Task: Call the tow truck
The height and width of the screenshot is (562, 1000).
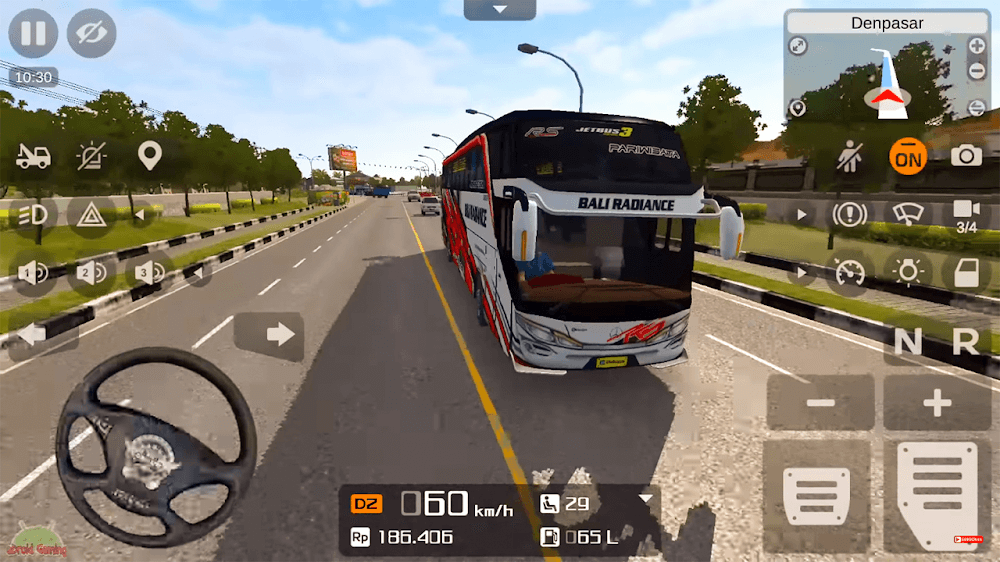Action: (x=33, y=156)
